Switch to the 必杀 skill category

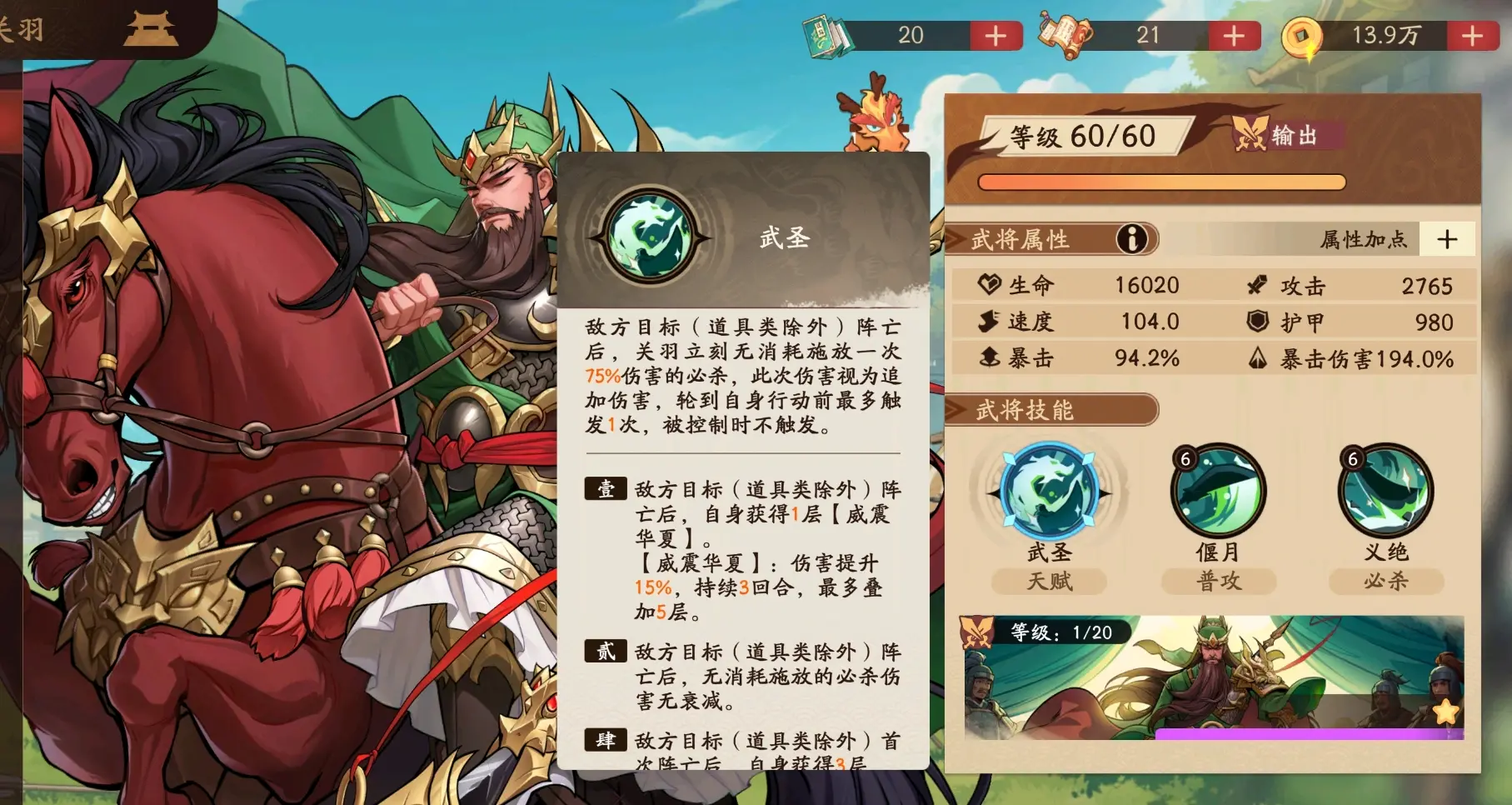click(1385, 582)
